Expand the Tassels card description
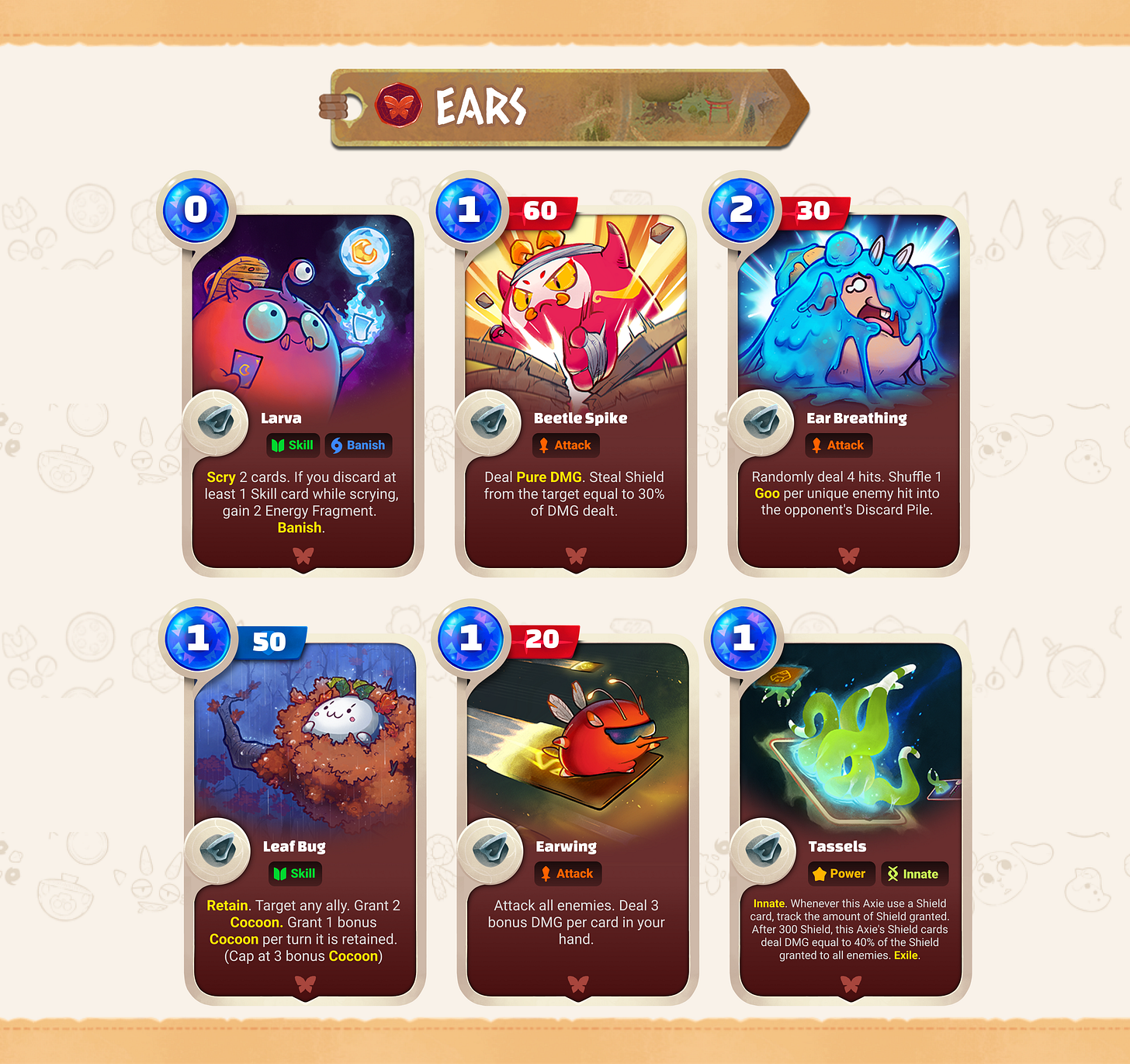This screenshot has height=1064, width=1130. [850, 929]
